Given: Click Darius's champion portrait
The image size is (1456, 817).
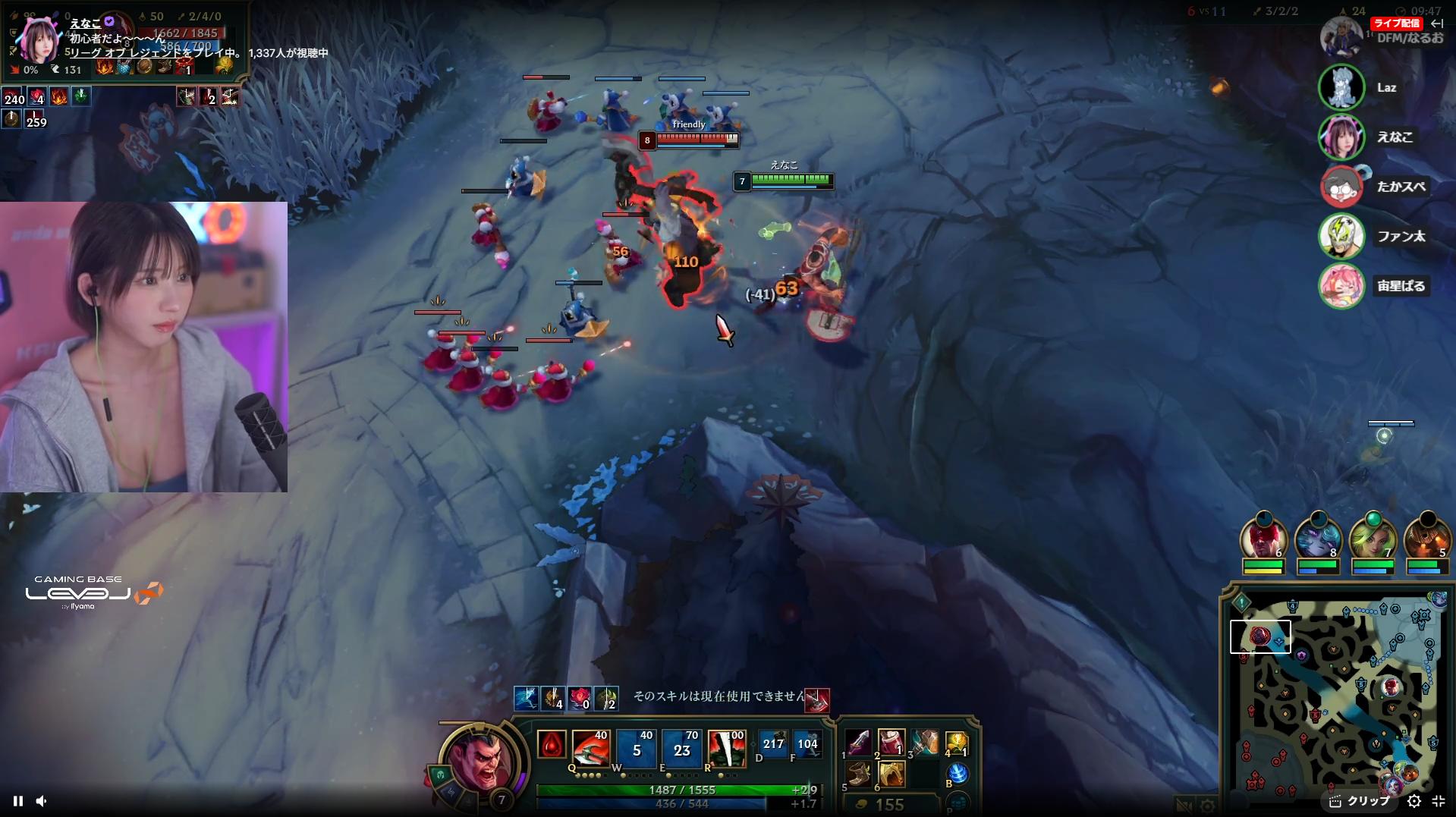Looking at the screenshot, I should 479,760.
